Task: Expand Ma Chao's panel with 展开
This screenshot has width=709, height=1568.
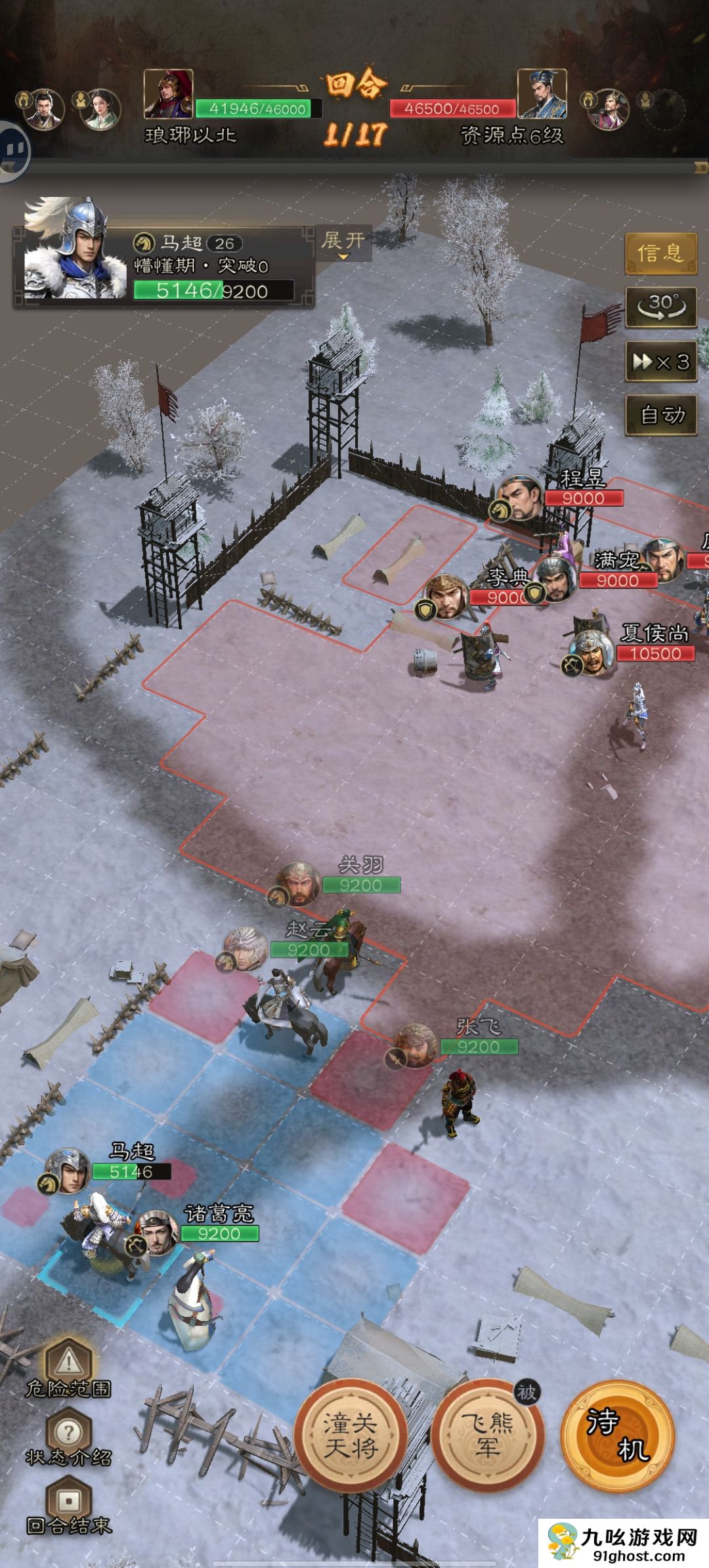Action: pos(343,242)
